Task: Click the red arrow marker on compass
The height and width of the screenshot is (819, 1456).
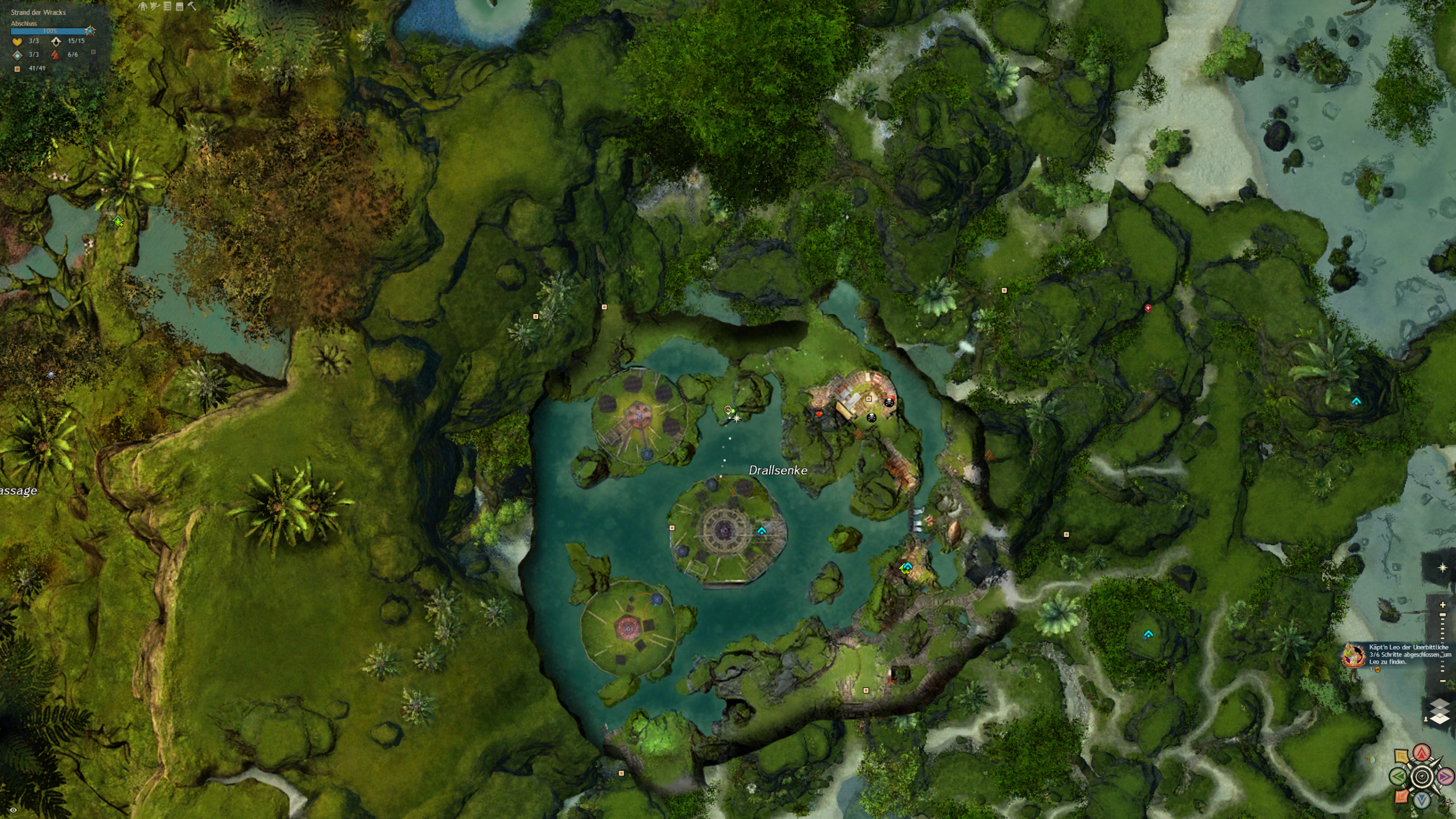Action: [x=1422, y=754]
